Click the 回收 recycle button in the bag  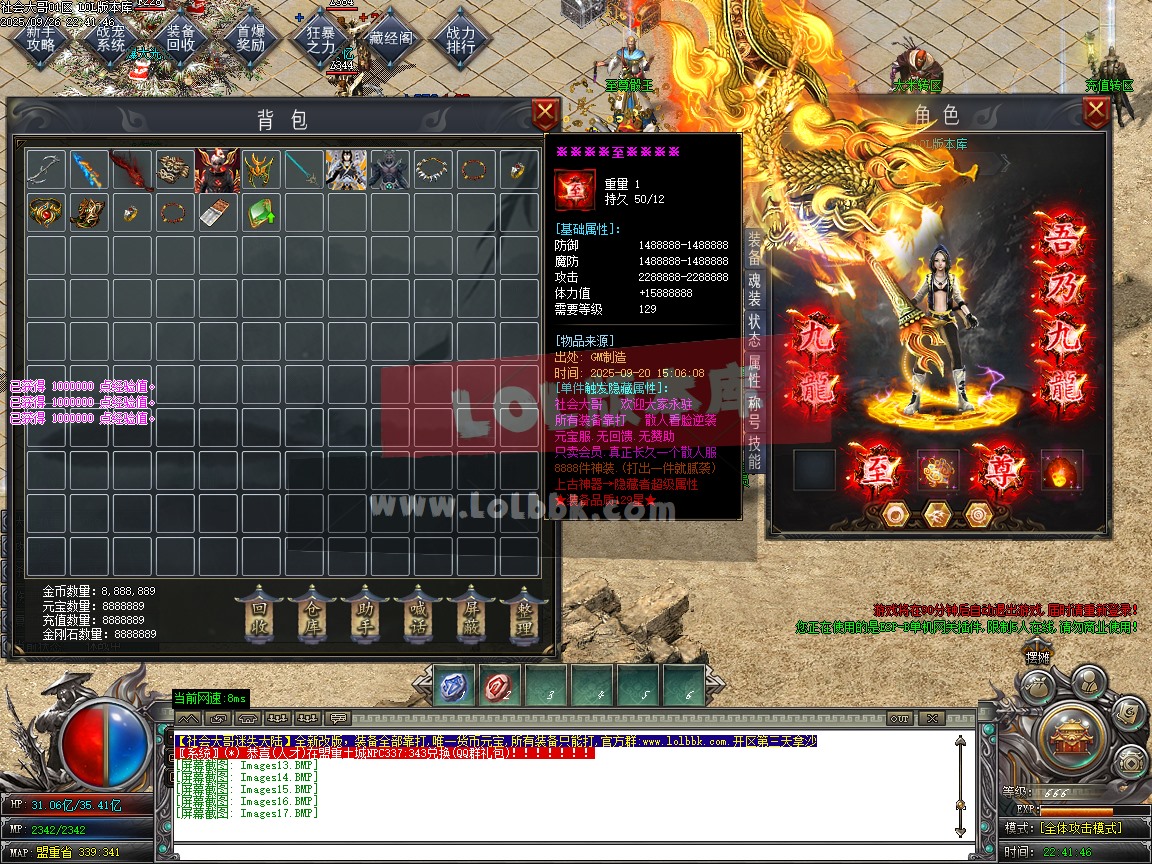coord(260,613)
